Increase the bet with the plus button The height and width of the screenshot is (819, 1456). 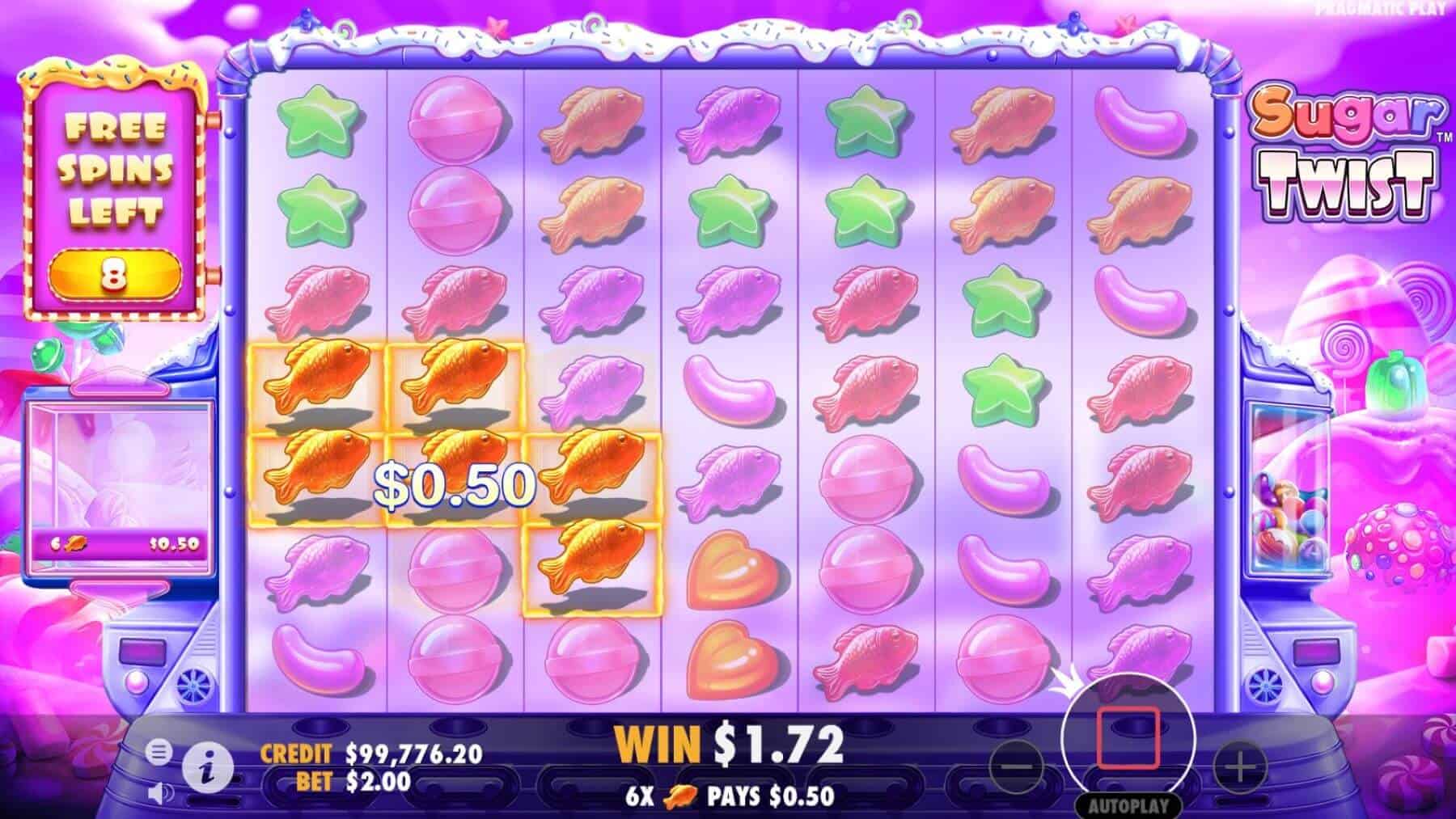[1239, 766]
